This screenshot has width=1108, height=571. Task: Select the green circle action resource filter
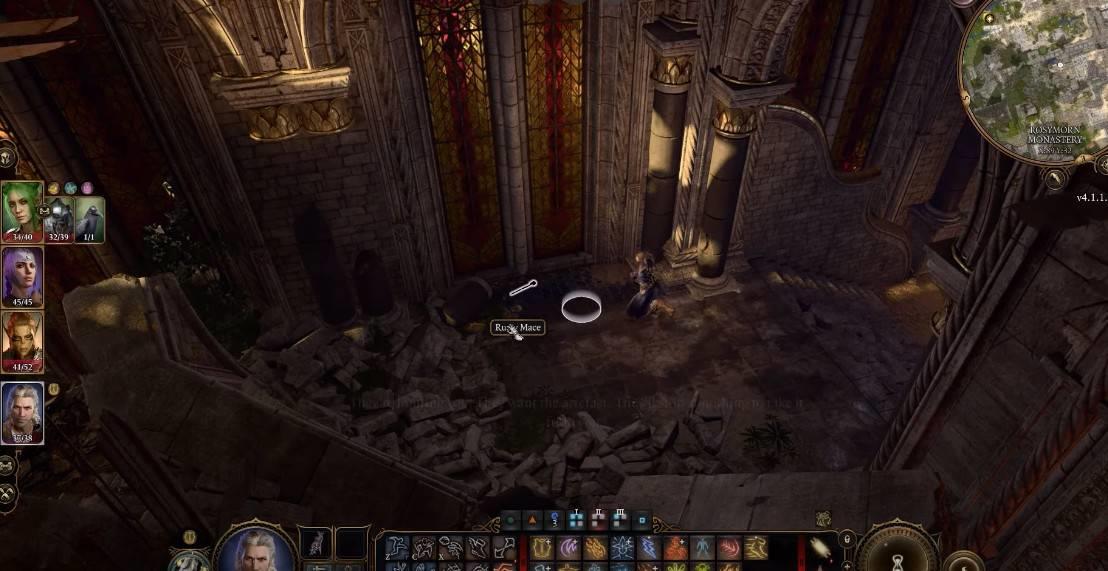tap(511, 520)
